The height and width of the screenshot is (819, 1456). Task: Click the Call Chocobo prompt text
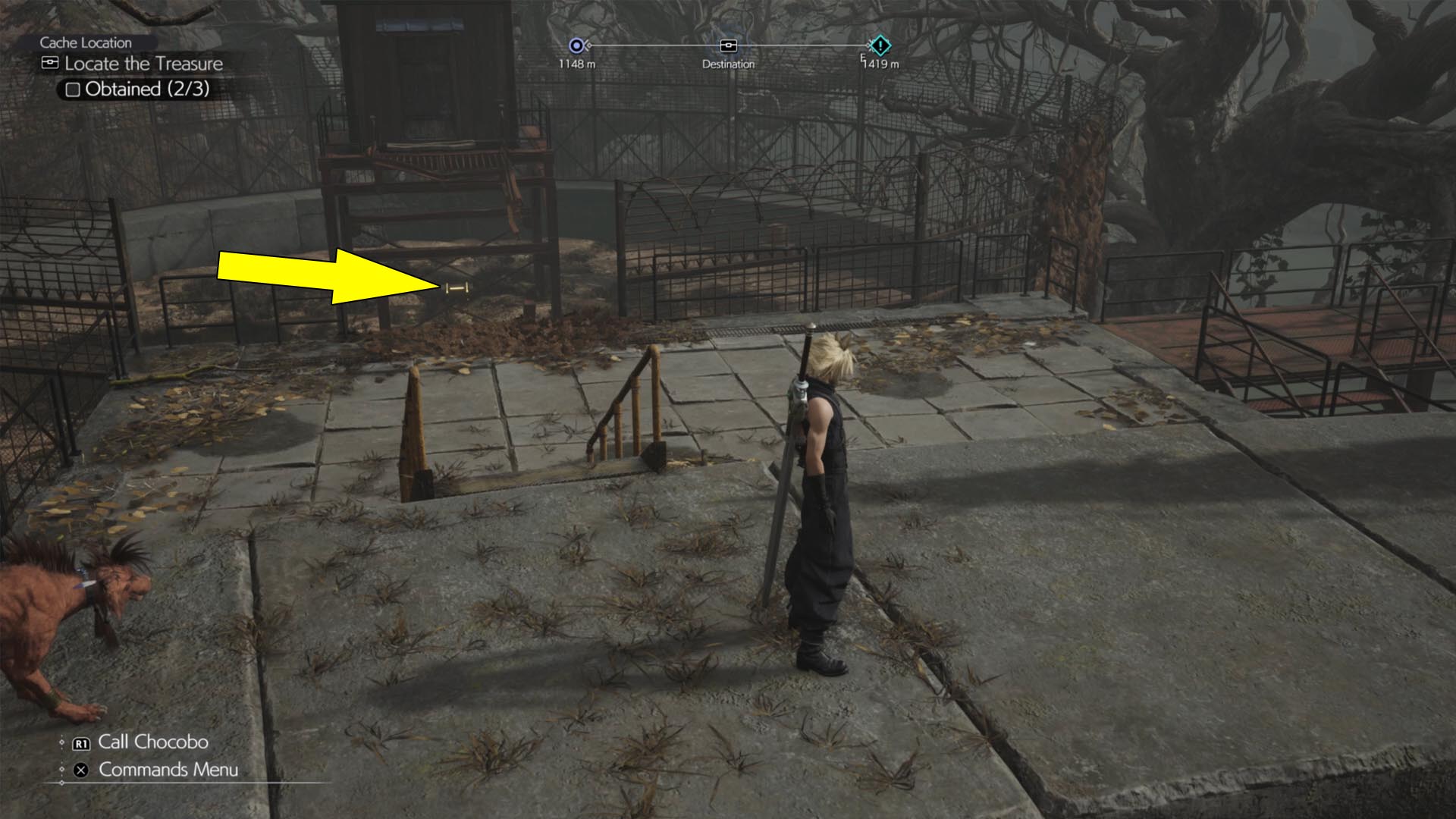point(152,742)
